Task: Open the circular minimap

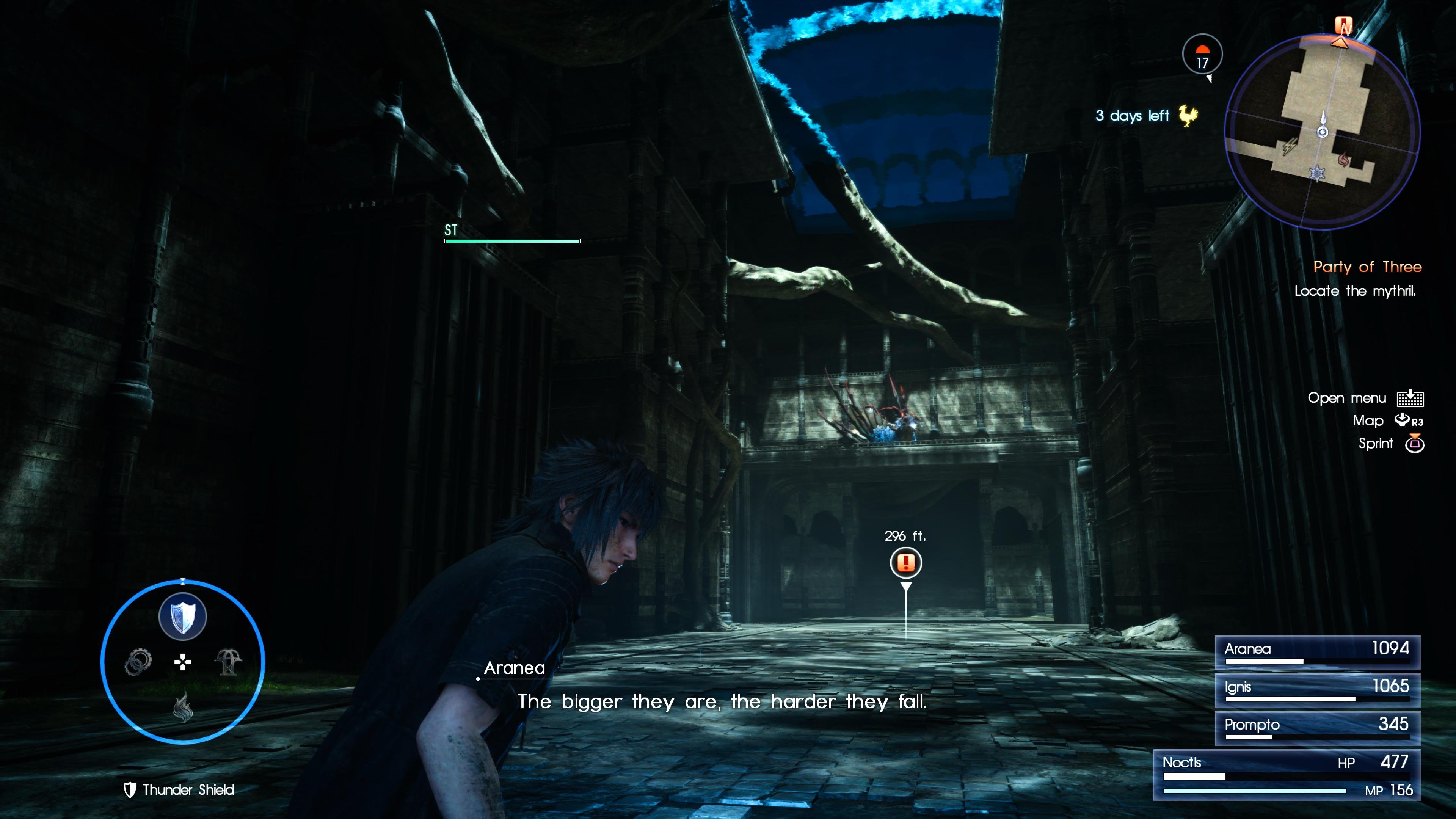Action: (1322, 131)
